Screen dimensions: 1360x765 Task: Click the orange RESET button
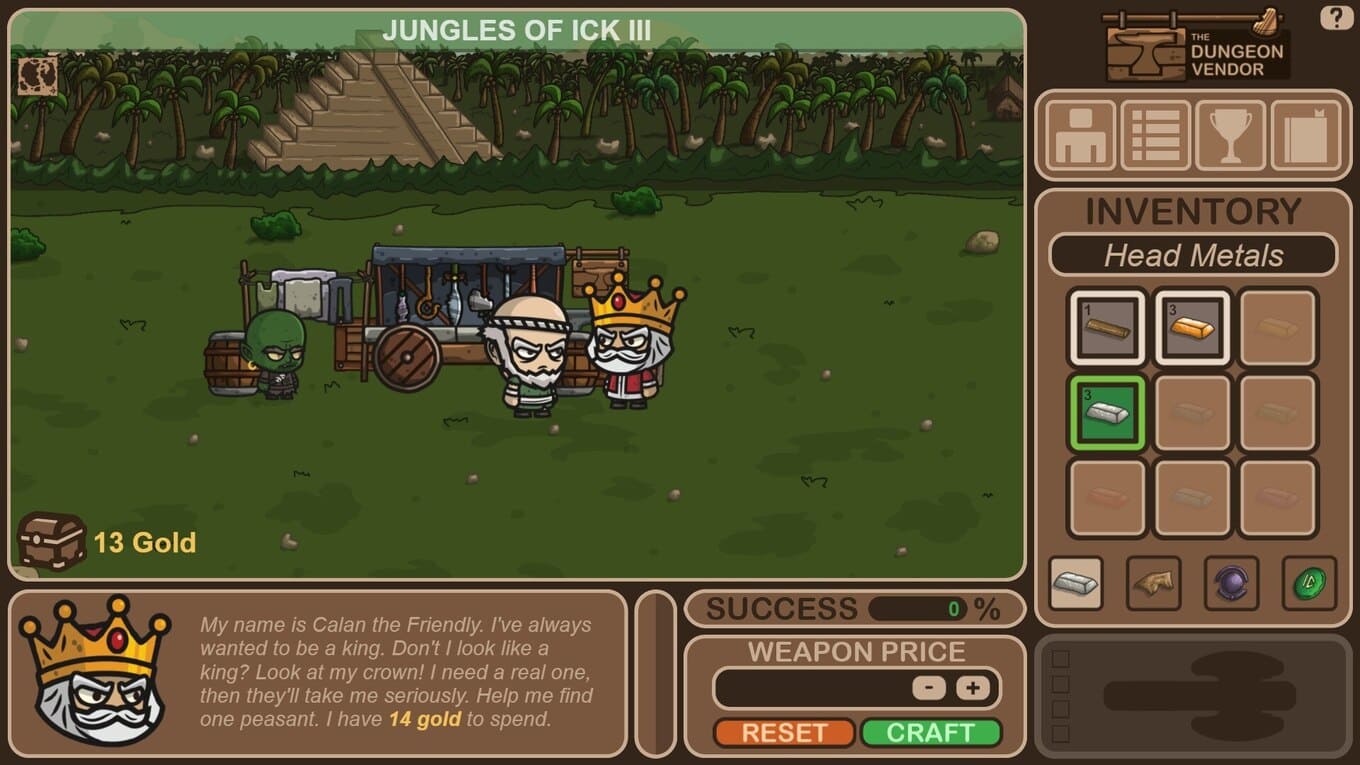[784, 732]
